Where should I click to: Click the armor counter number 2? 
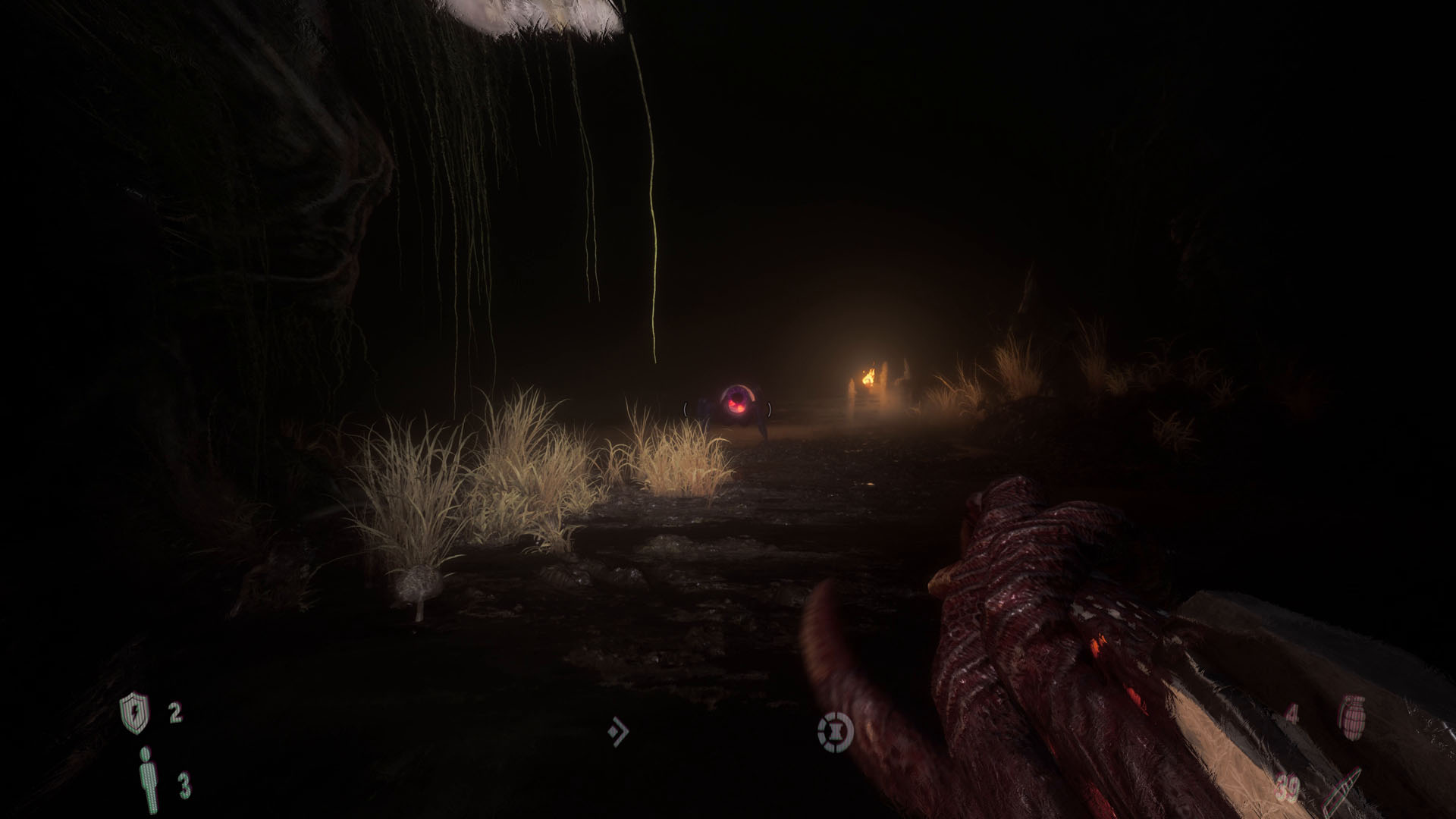pyautogui.click(x=174, y=713)
